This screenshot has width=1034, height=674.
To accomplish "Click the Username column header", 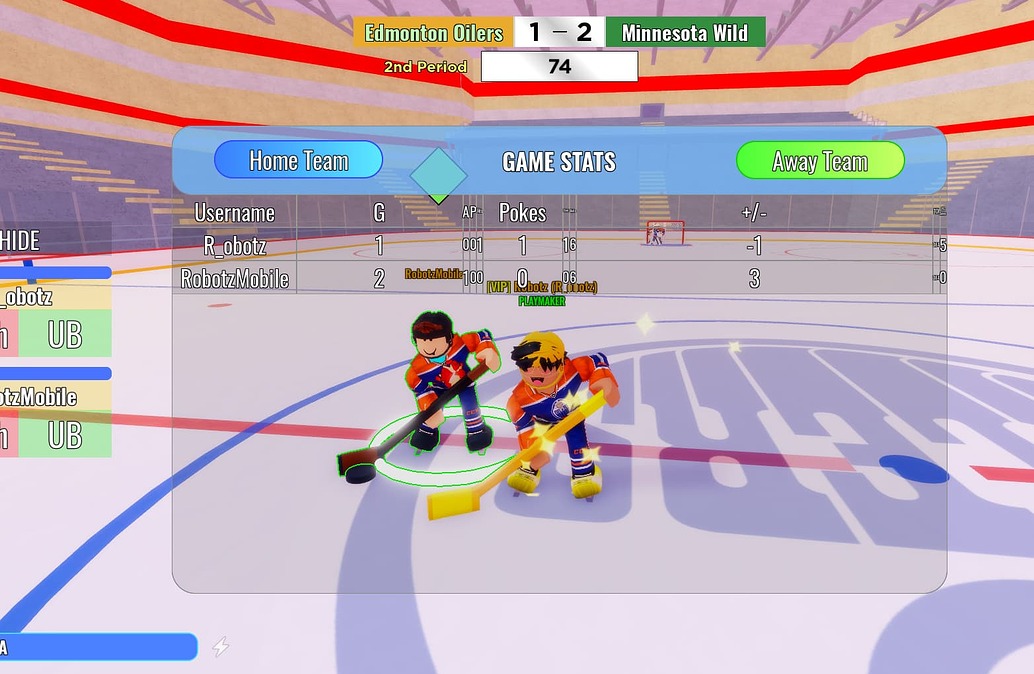I will [234, 213].
